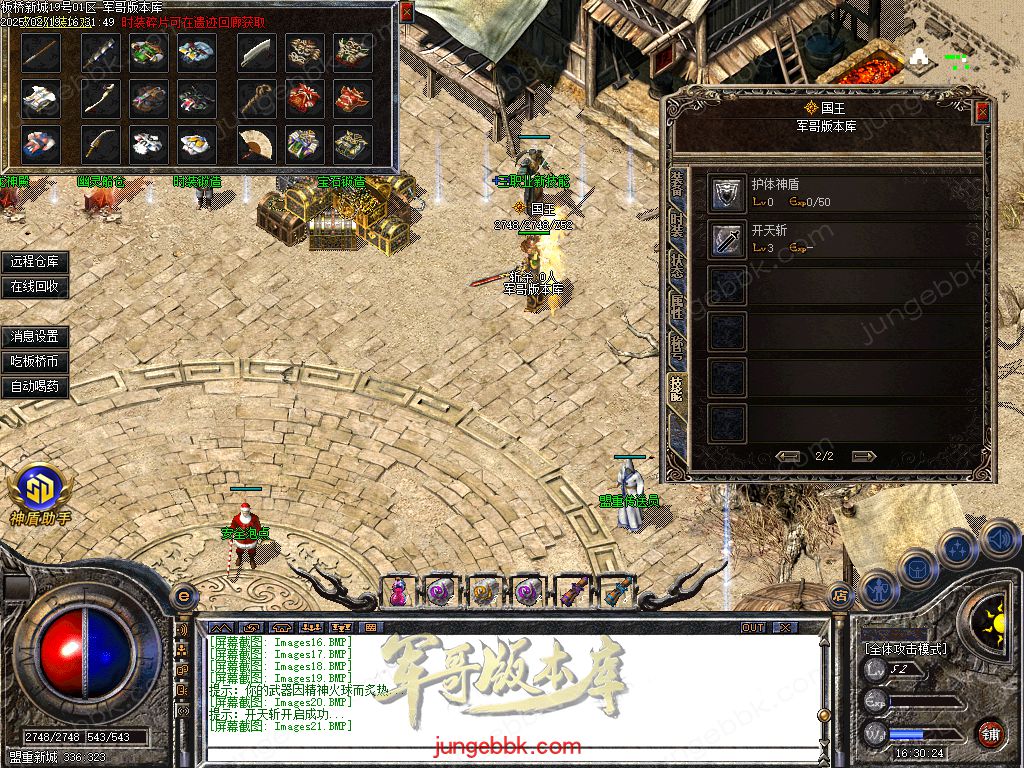Use the pink potion in the hotbar
The height and width of the screenshot is (768, 1024).
click(x=398, y=592)
